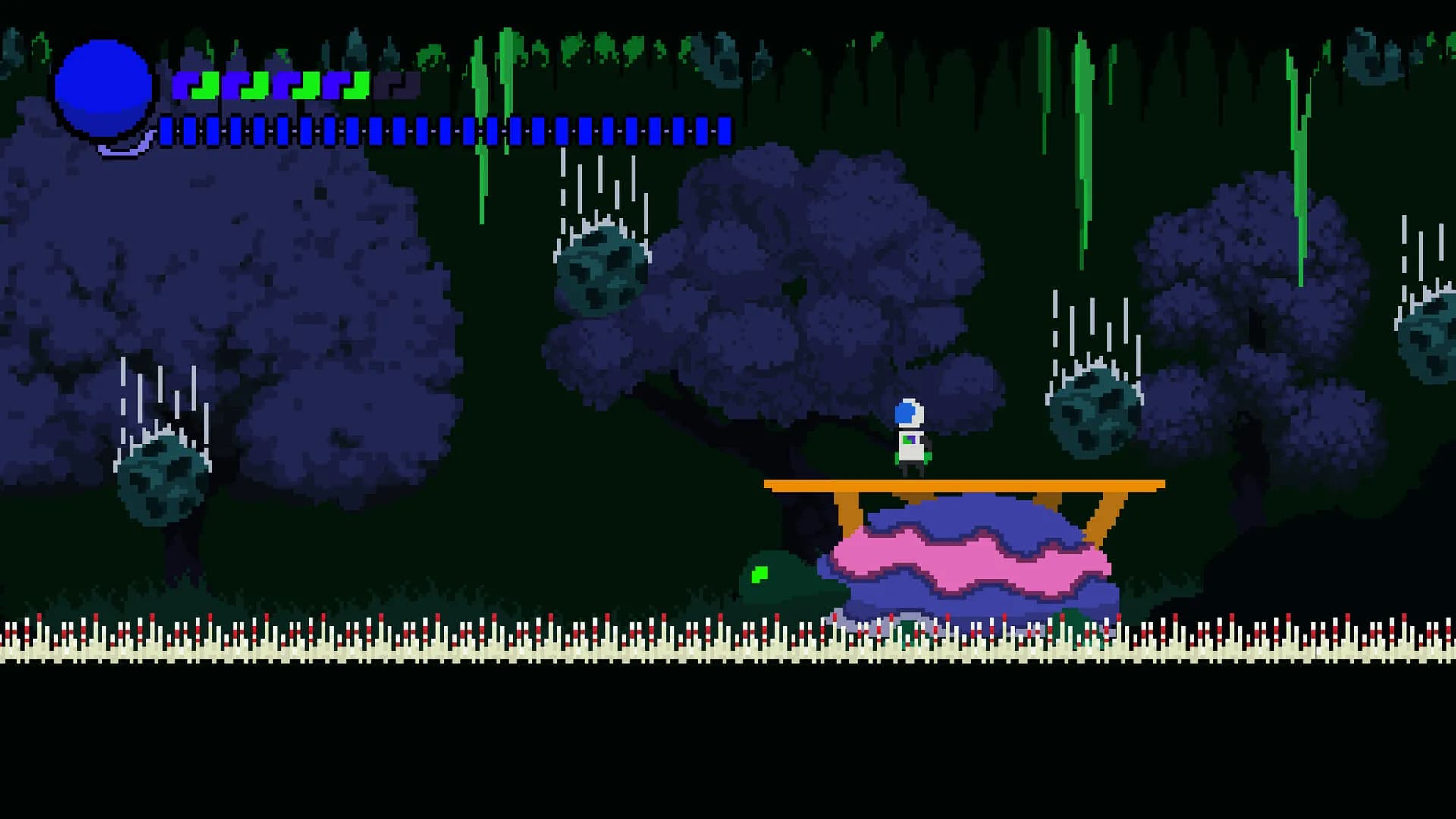Click the large blue orb indicator

(102, 87)
